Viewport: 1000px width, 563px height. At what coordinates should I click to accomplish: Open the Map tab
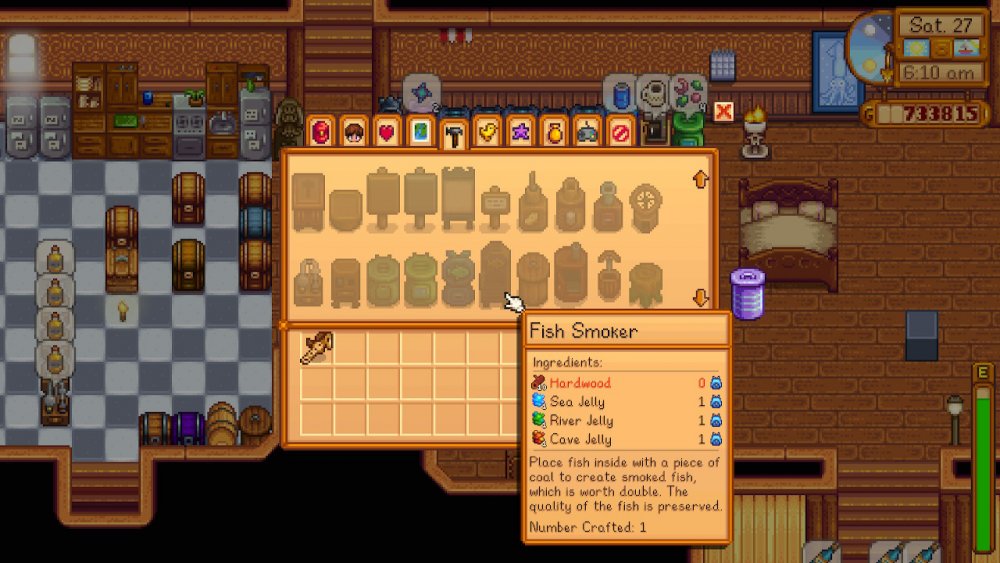(x=420, y=132)
